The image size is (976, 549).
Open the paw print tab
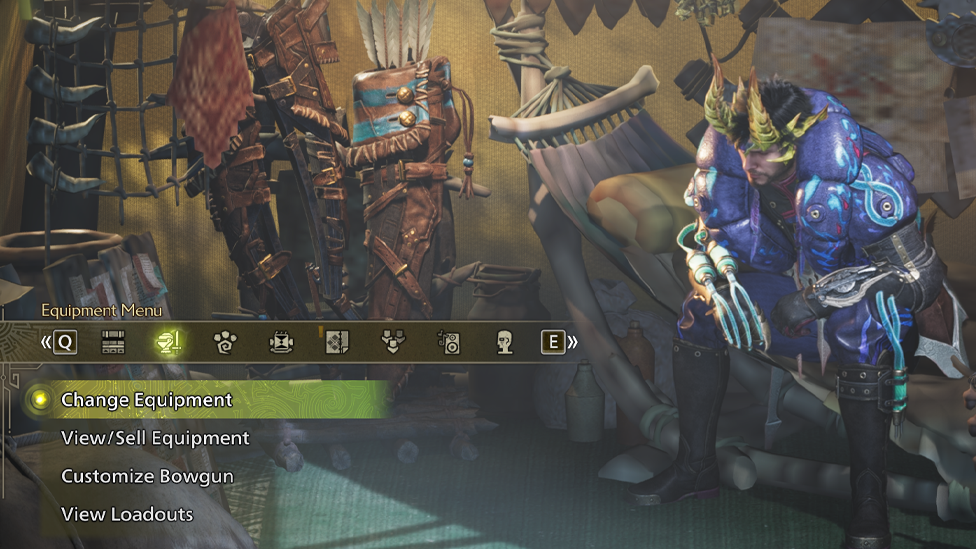click(x=224, y=343)
